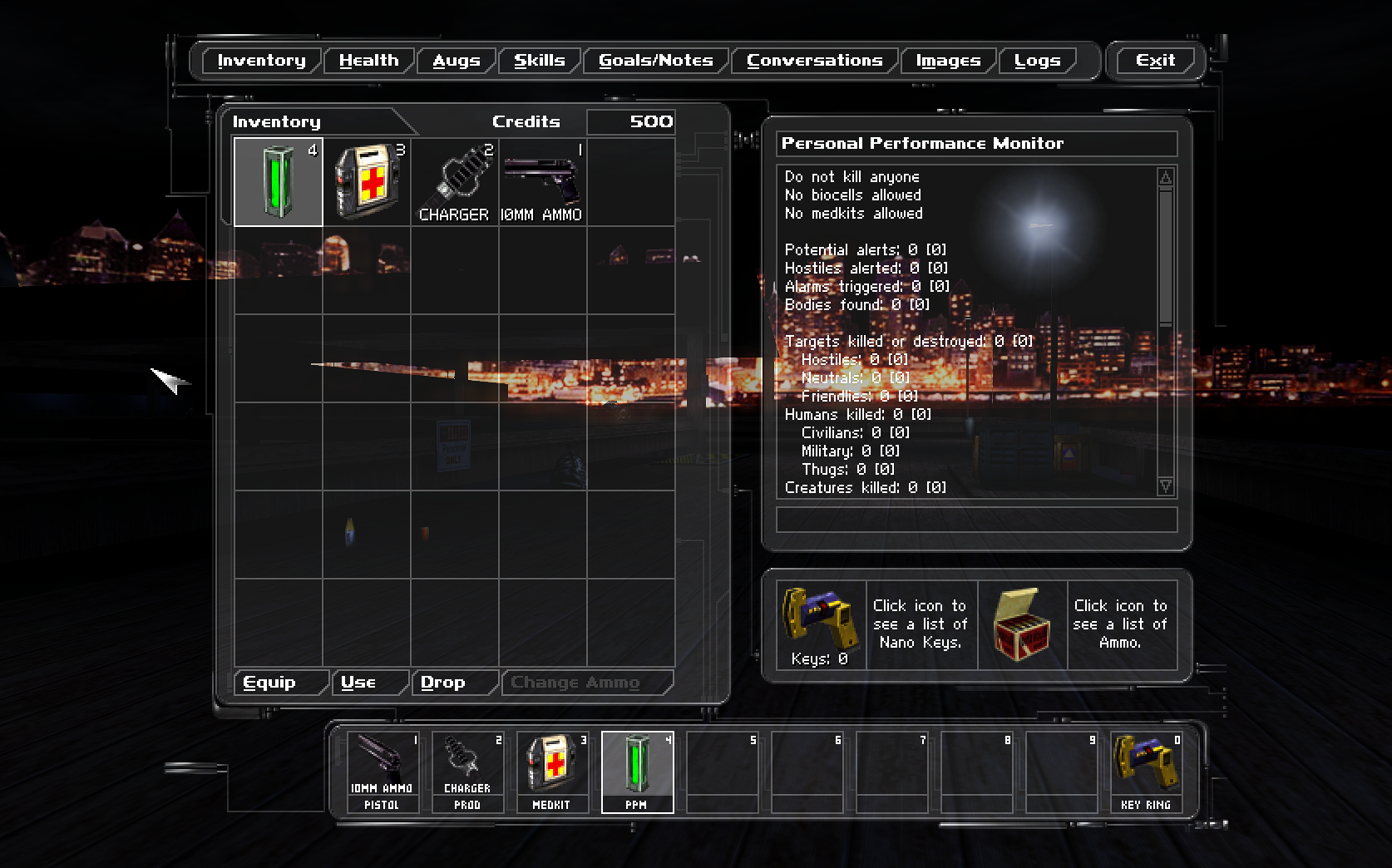
Task: Switch to the Augs tab
Action: coord(456,61)
